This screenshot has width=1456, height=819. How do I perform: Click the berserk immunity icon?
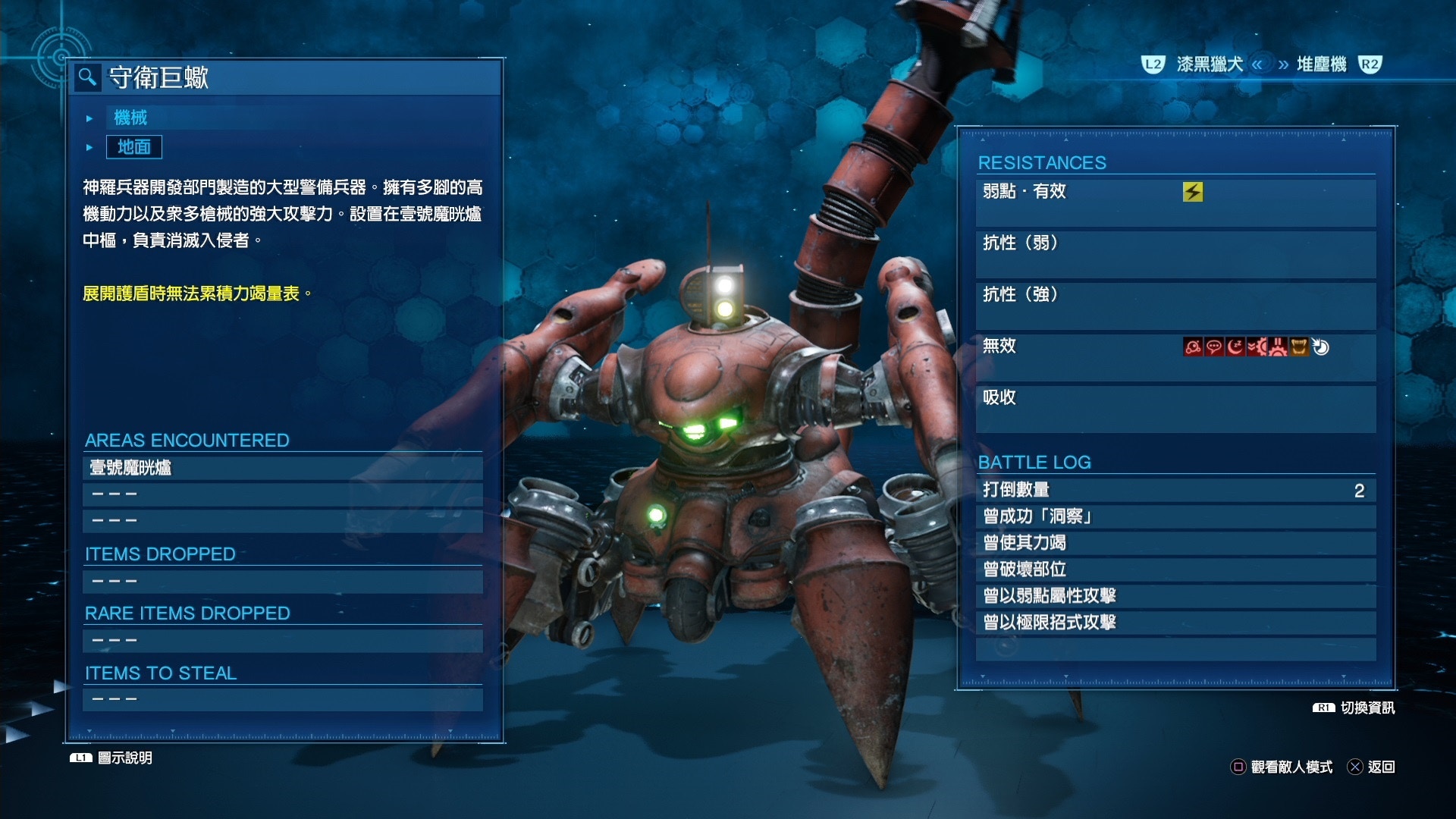(x=1300, y=347)
